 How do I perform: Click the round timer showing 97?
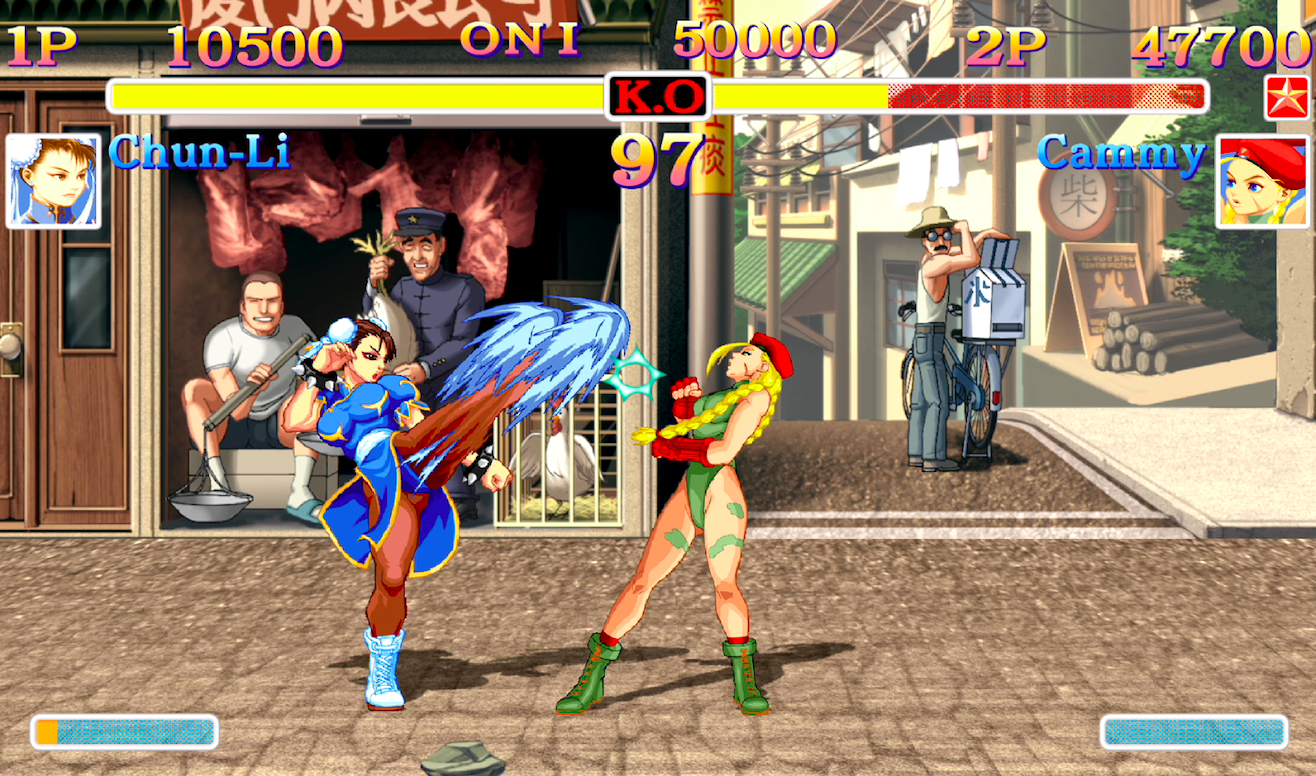[660, 158]
